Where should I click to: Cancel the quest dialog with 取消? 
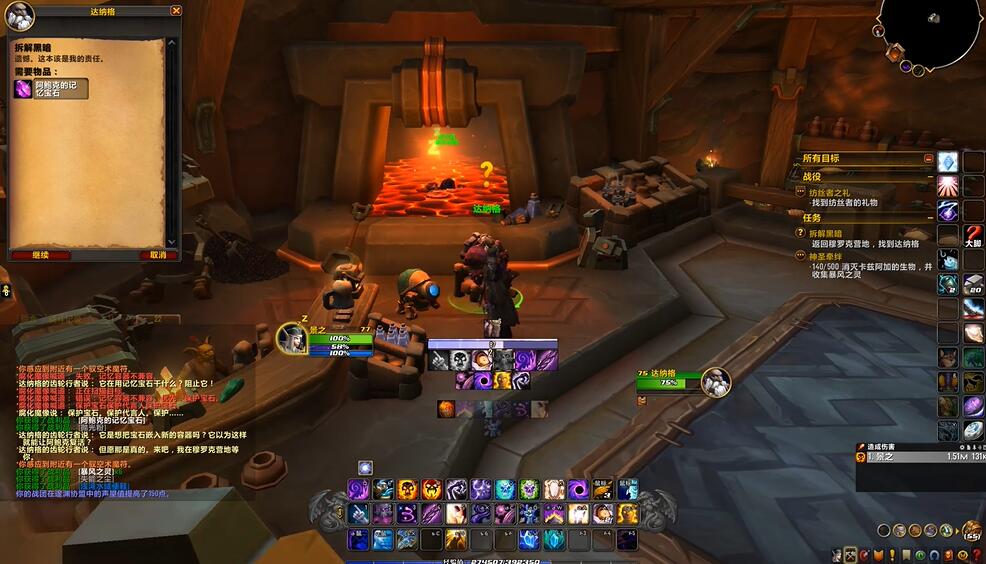(157, 255)
